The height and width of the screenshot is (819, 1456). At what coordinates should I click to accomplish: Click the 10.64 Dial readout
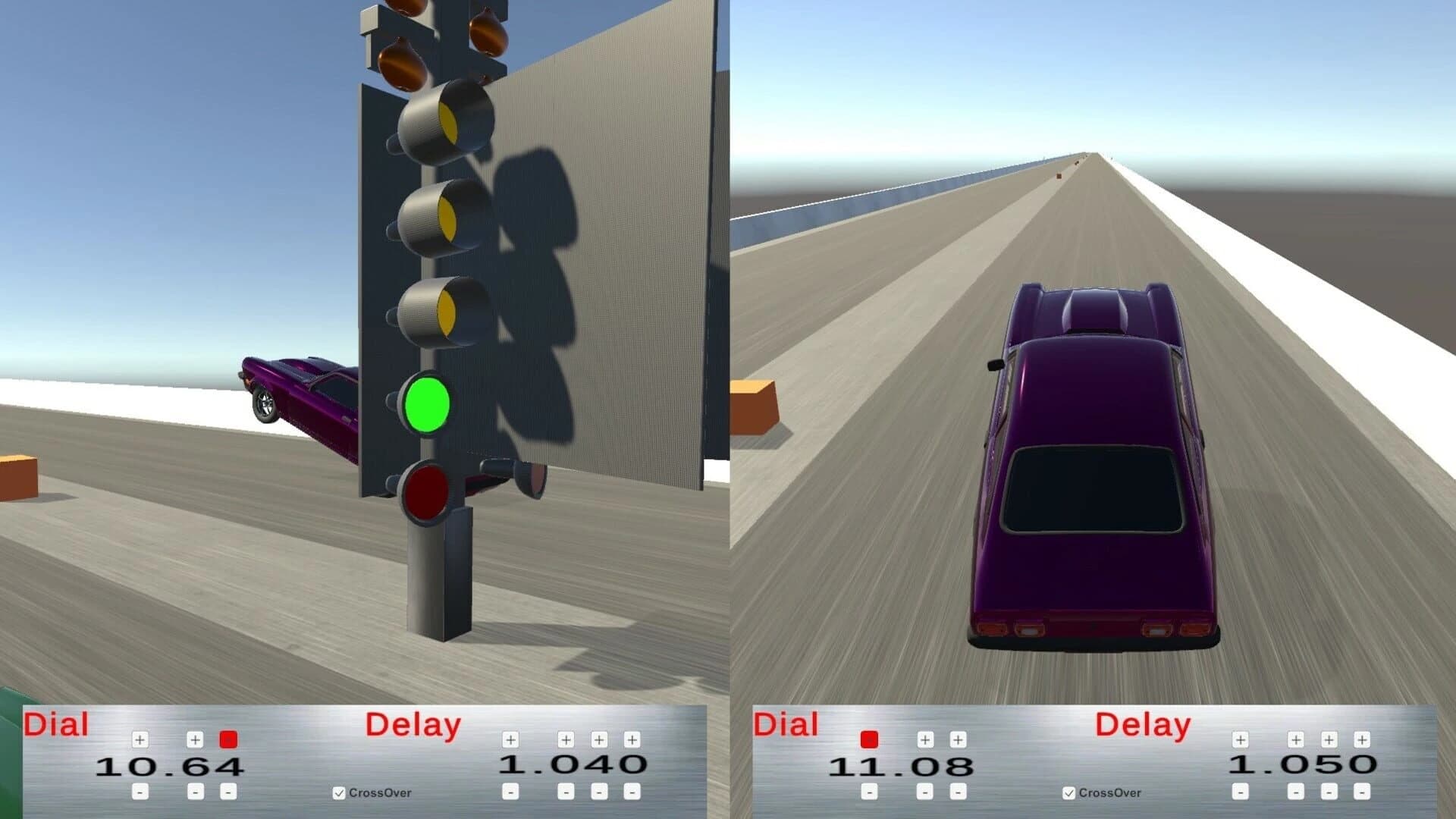pyautogui.click(x=168, y=766)
